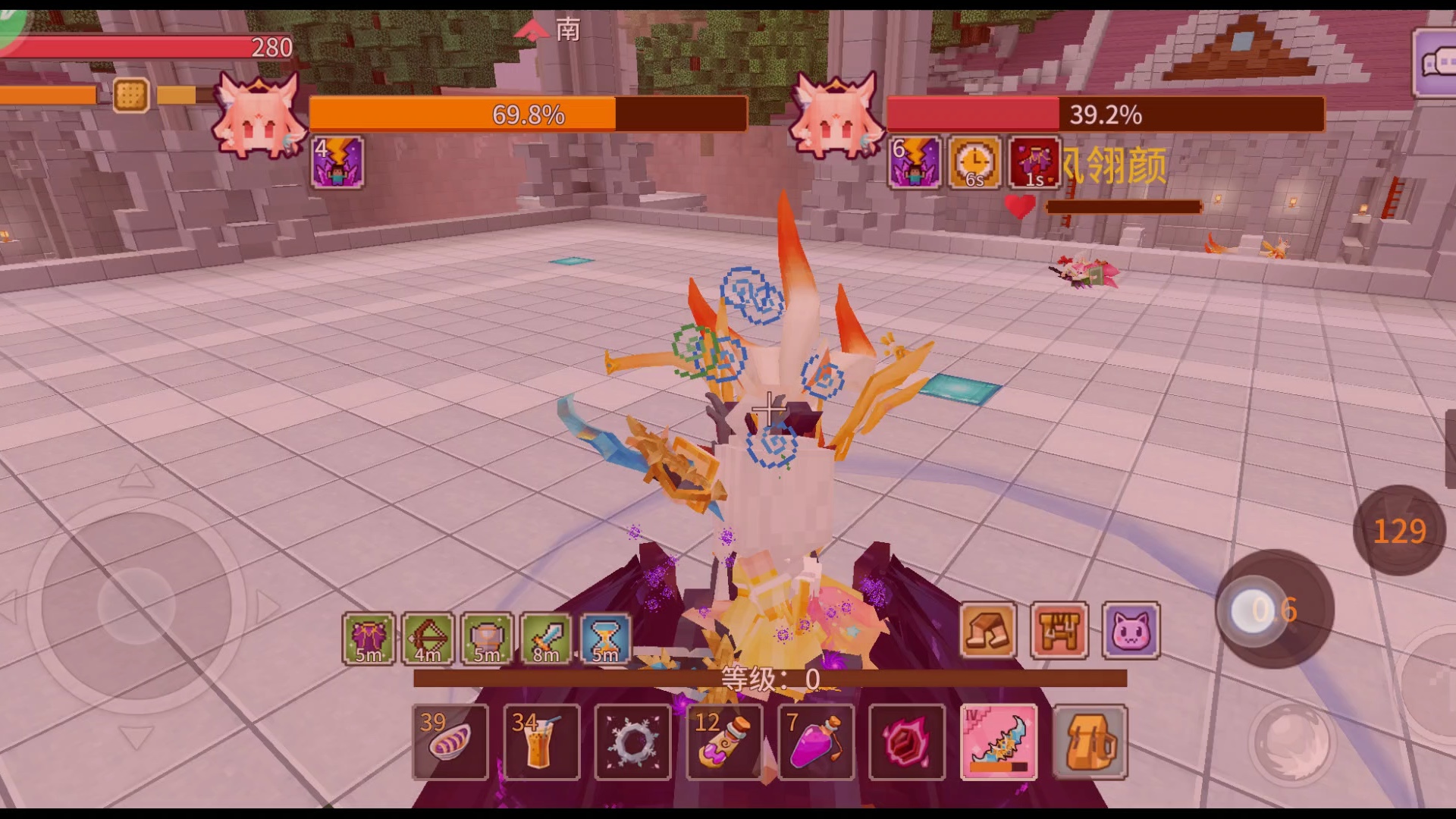Viewport: 1456px width, 819px height.
Task: Select the purple-striped bread bowl slot
Action: (x=450, y=742)
